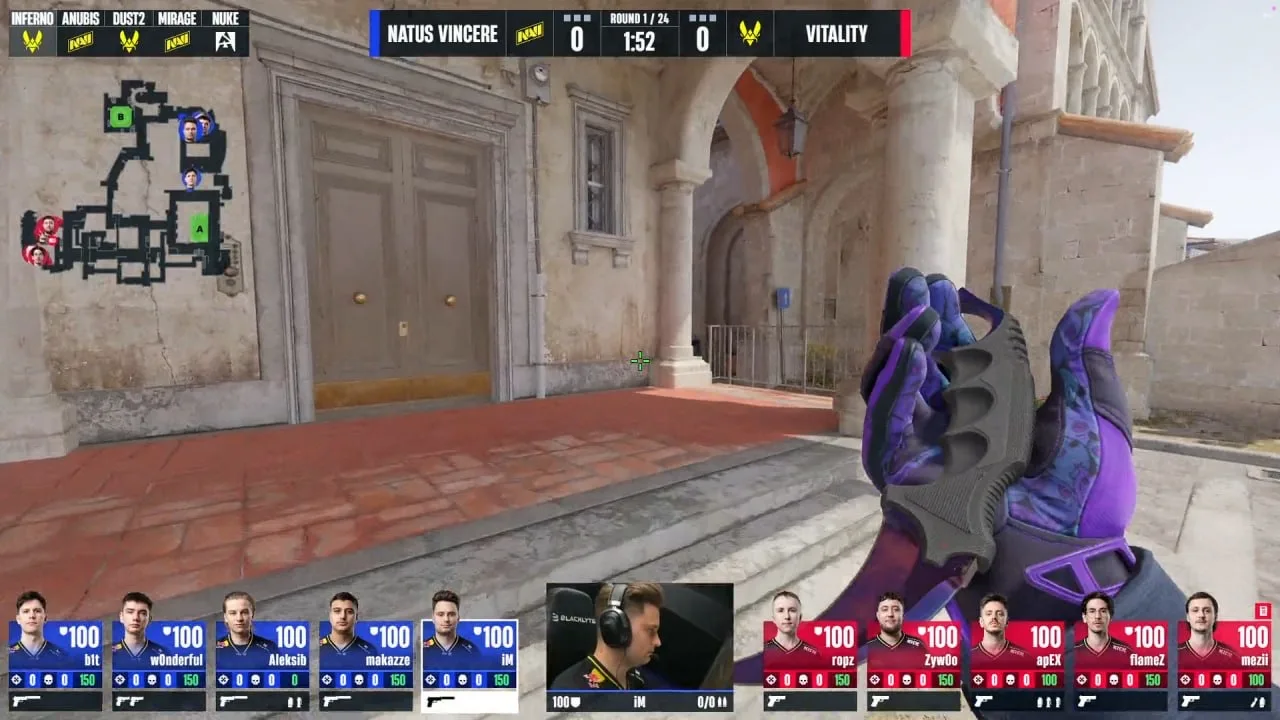Click the B site marker on minimap
The width and height of the screenshot is (1280, 720).
121,117
